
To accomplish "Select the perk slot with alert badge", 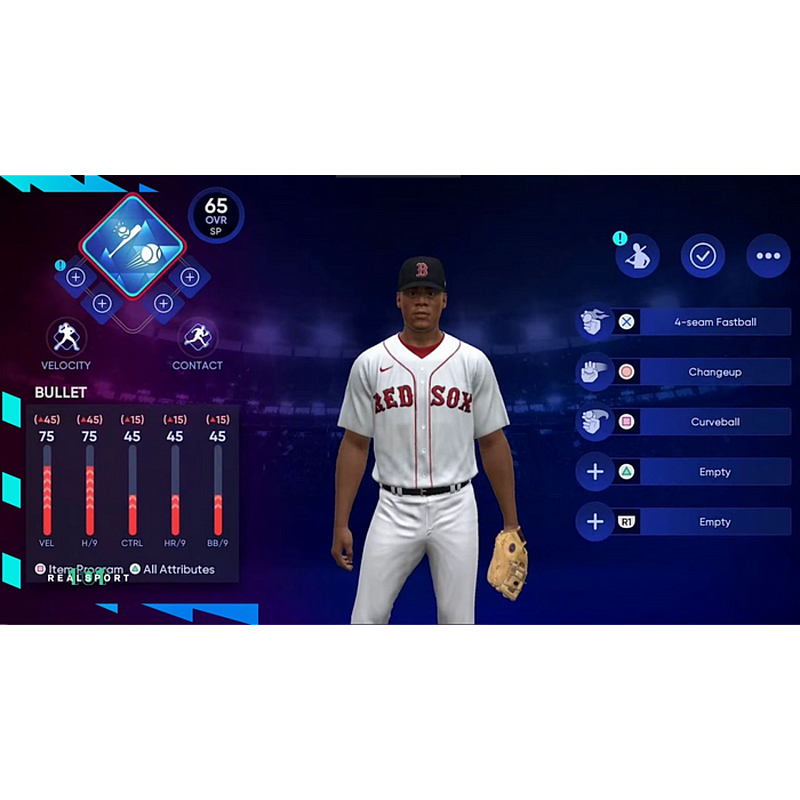I will [76, 276].
